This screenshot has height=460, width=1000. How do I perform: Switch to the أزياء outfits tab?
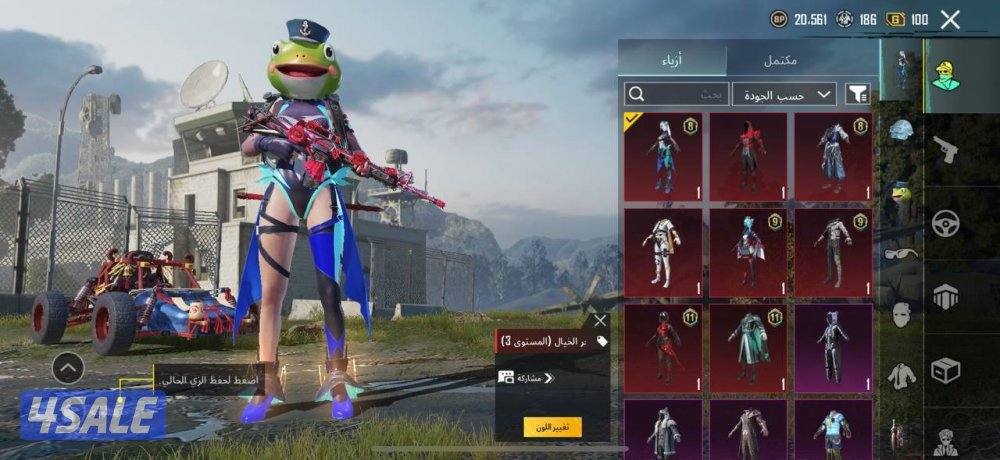(x=671, y=60)
